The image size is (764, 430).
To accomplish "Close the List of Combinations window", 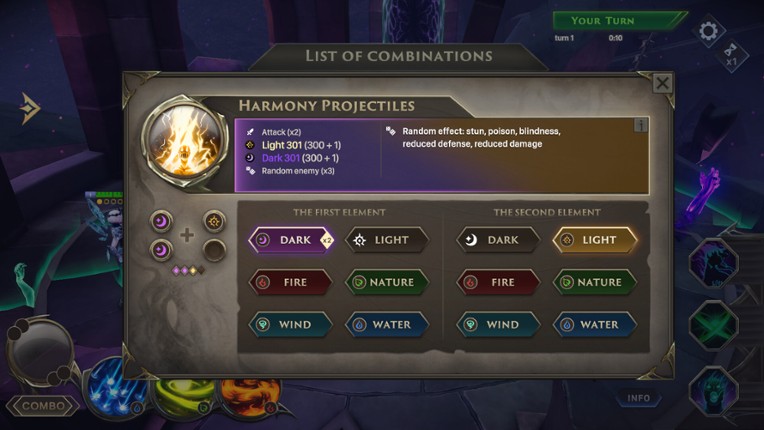I will coord(662,83).
